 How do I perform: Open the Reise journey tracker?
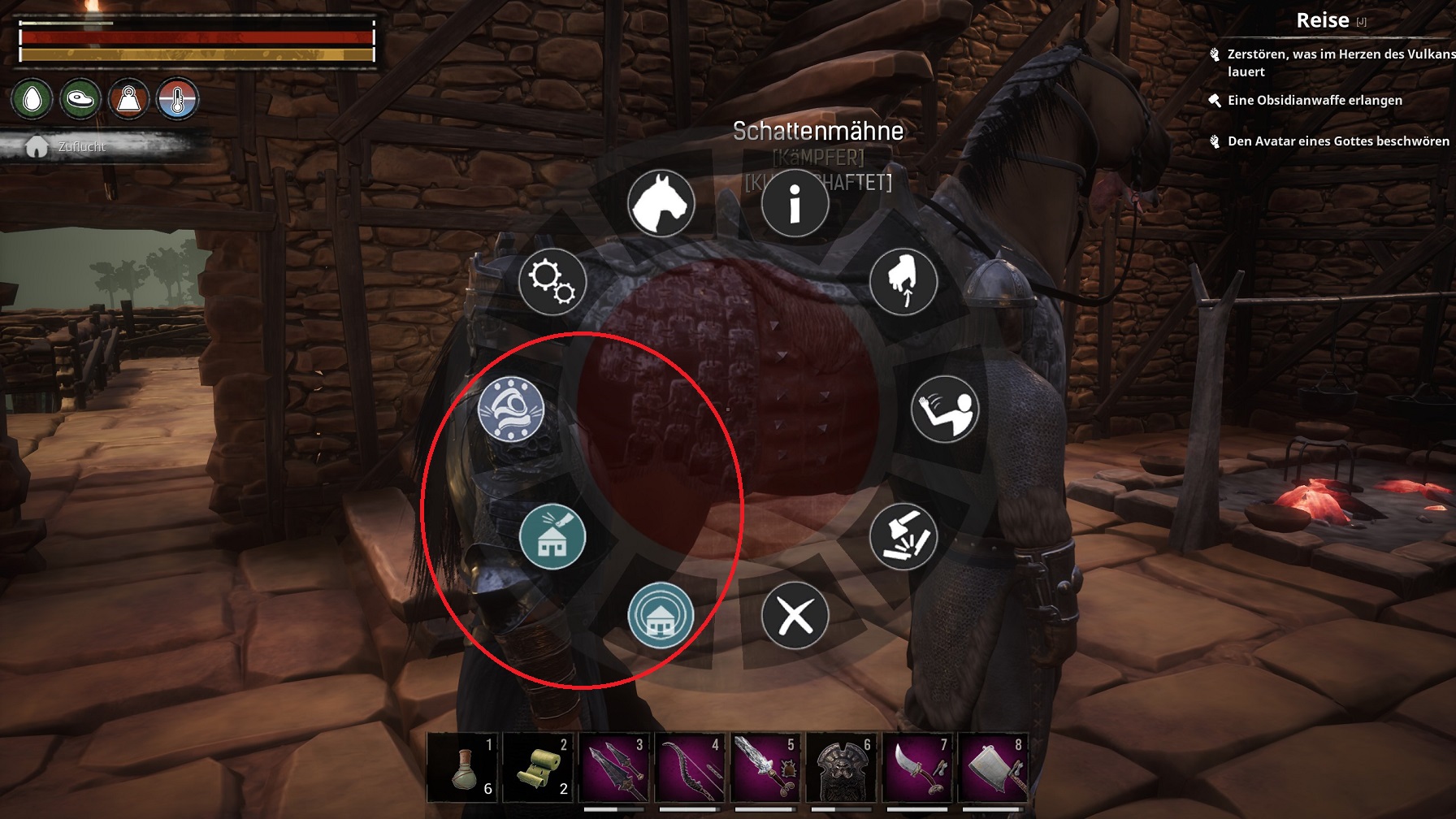click(1323, 20)
